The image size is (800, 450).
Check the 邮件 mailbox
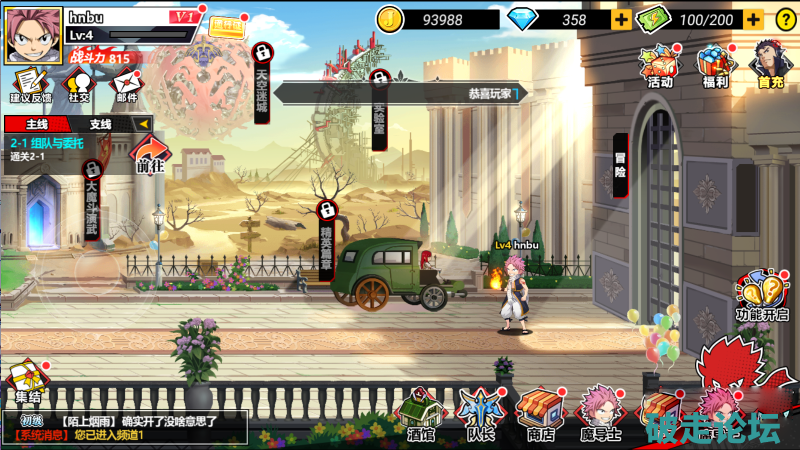tap(127, 84)
